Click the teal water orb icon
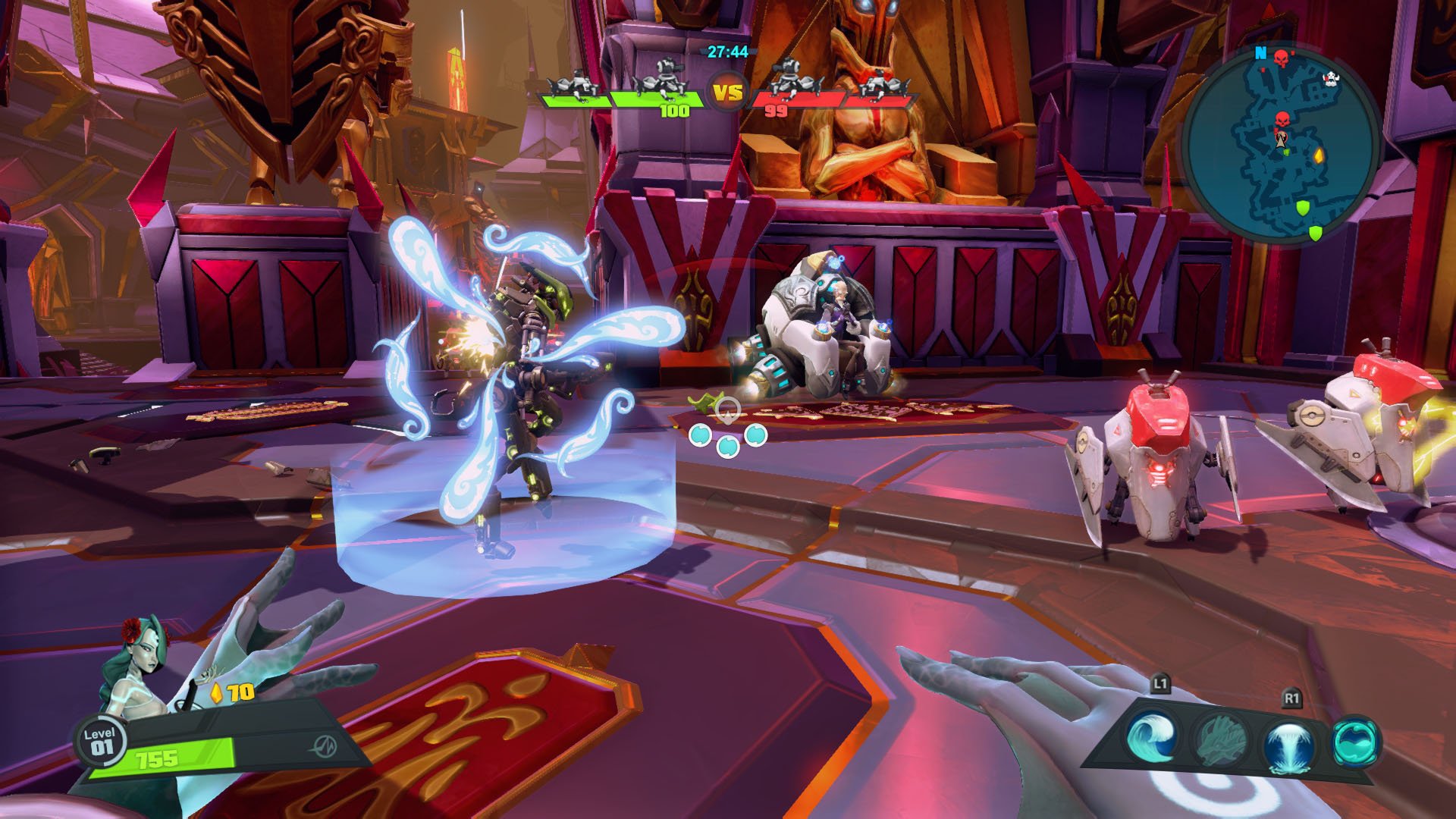The height and width of the screenshot is (819, 1456). click(x=1356, y=741)
